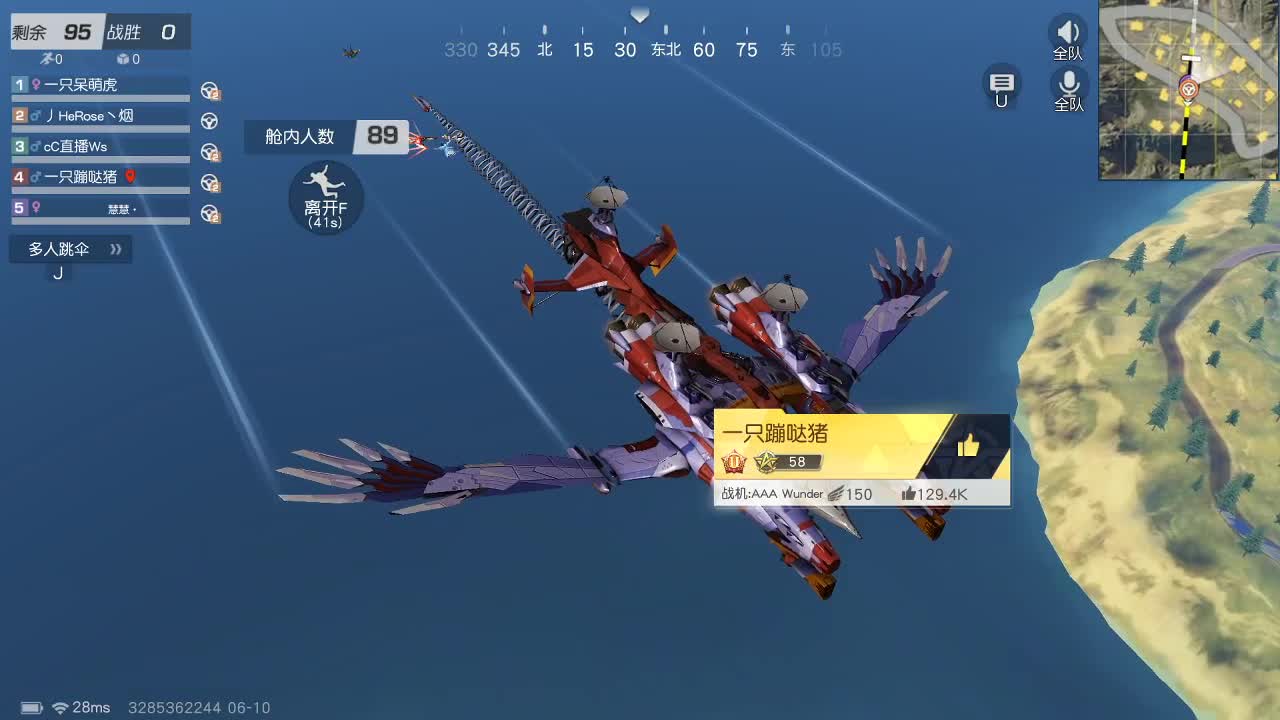Expand teammate slot 3 for cC直播Ws

100,146
